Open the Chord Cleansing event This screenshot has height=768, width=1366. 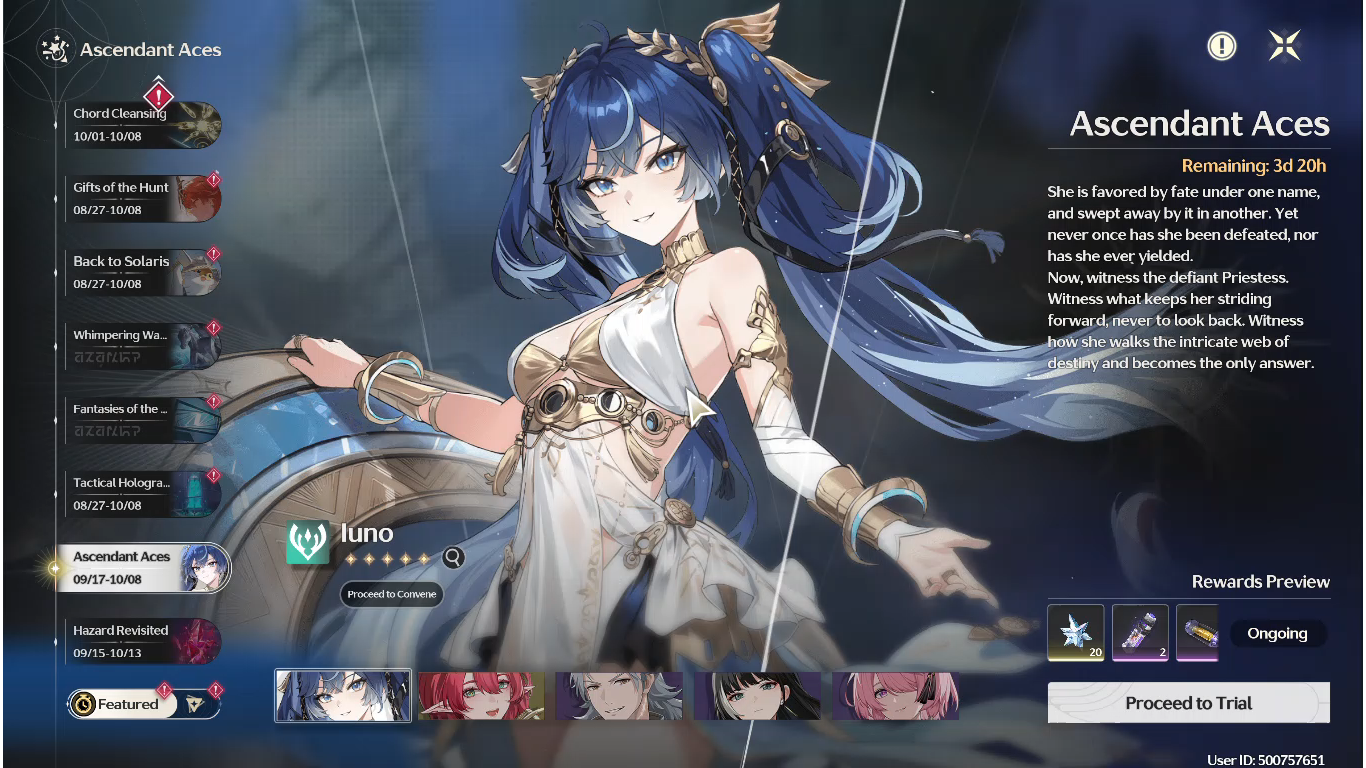coord(140,125)
